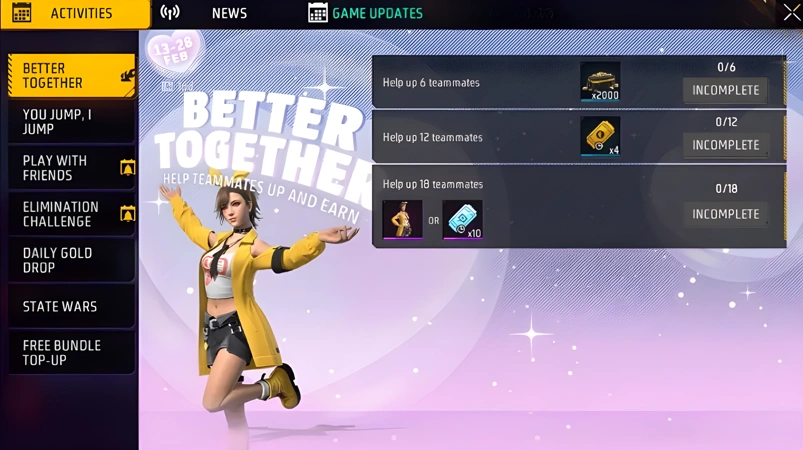Click Incomplete for helping 18 teammates

click(x=725, y=214)
